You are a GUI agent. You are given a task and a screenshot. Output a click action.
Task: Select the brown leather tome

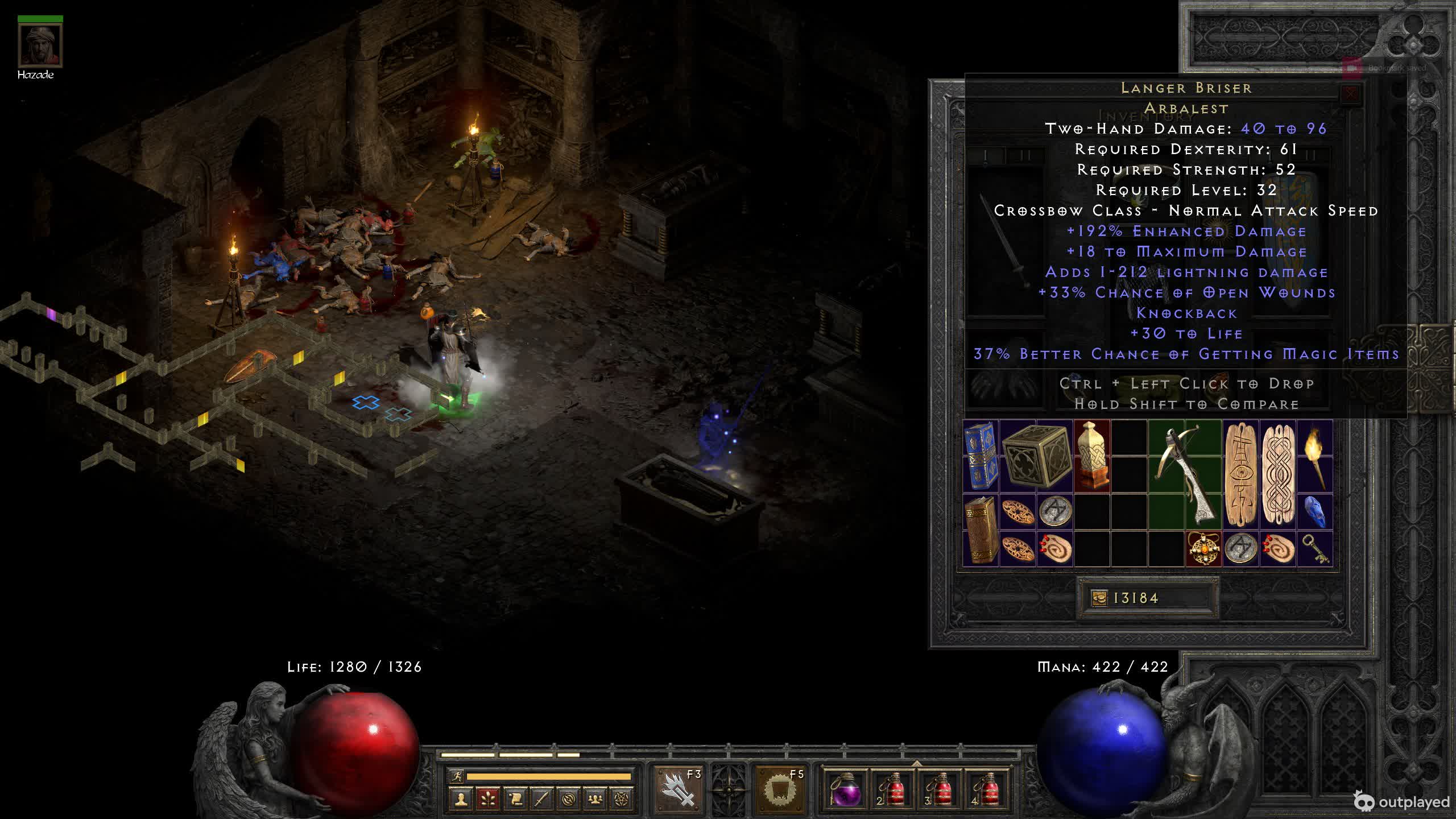pos(981,530)
